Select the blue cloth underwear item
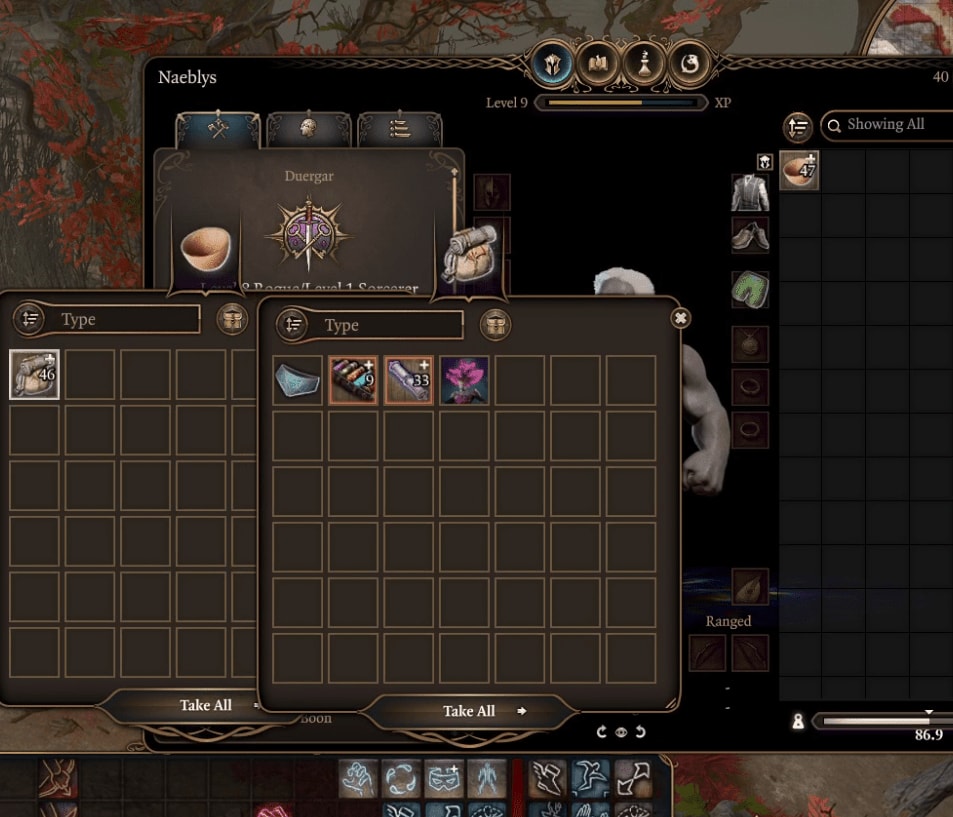Viewport: 953px width, 817px height. [x=298, y=380]
